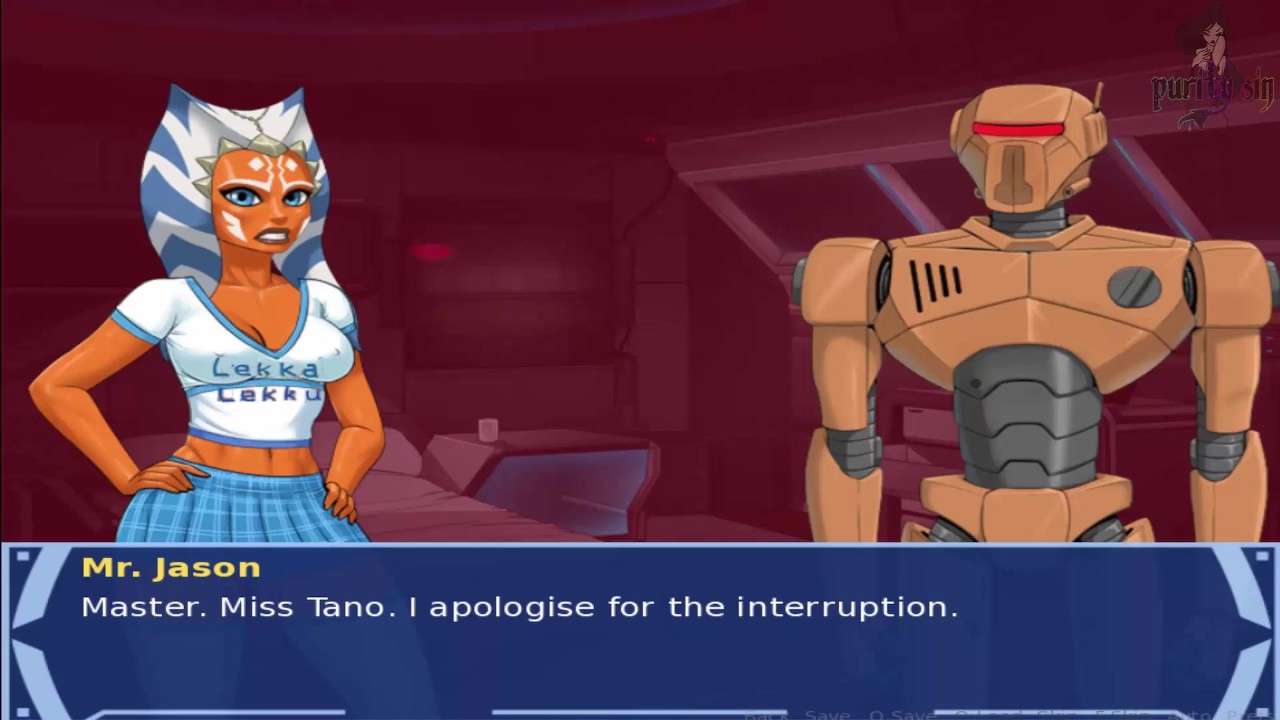Go back using the Back quick-menu button
Image resolution: width=1280 pixels, height=720 pixels.
click(765, 715)
